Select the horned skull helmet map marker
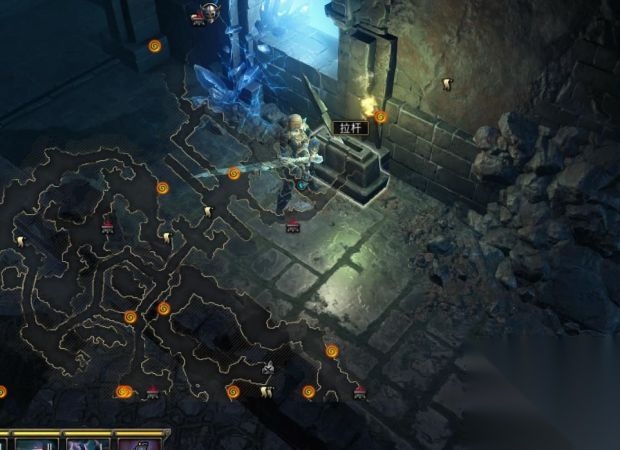This screenshot has width=620, height=450. pyautogui.click(x=210, y=12)
